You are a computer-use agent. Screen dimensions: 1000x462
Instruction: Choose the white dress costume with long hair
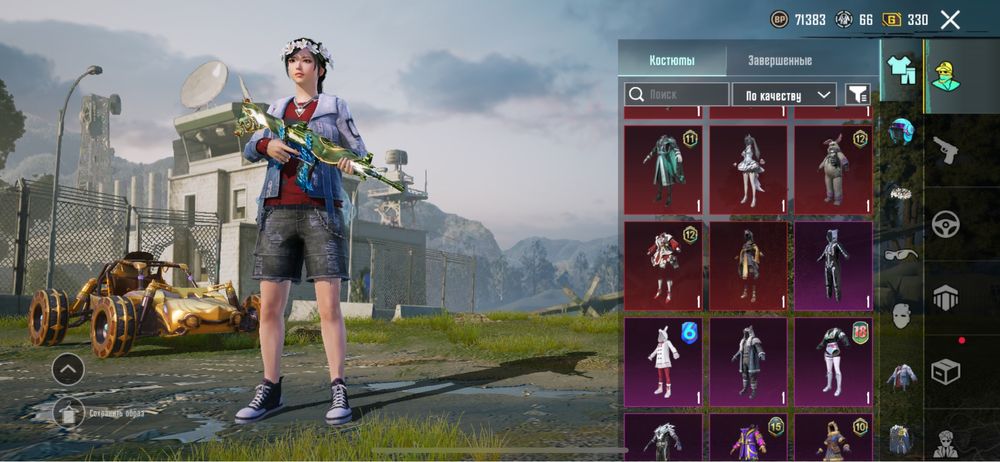coord(748,168)
